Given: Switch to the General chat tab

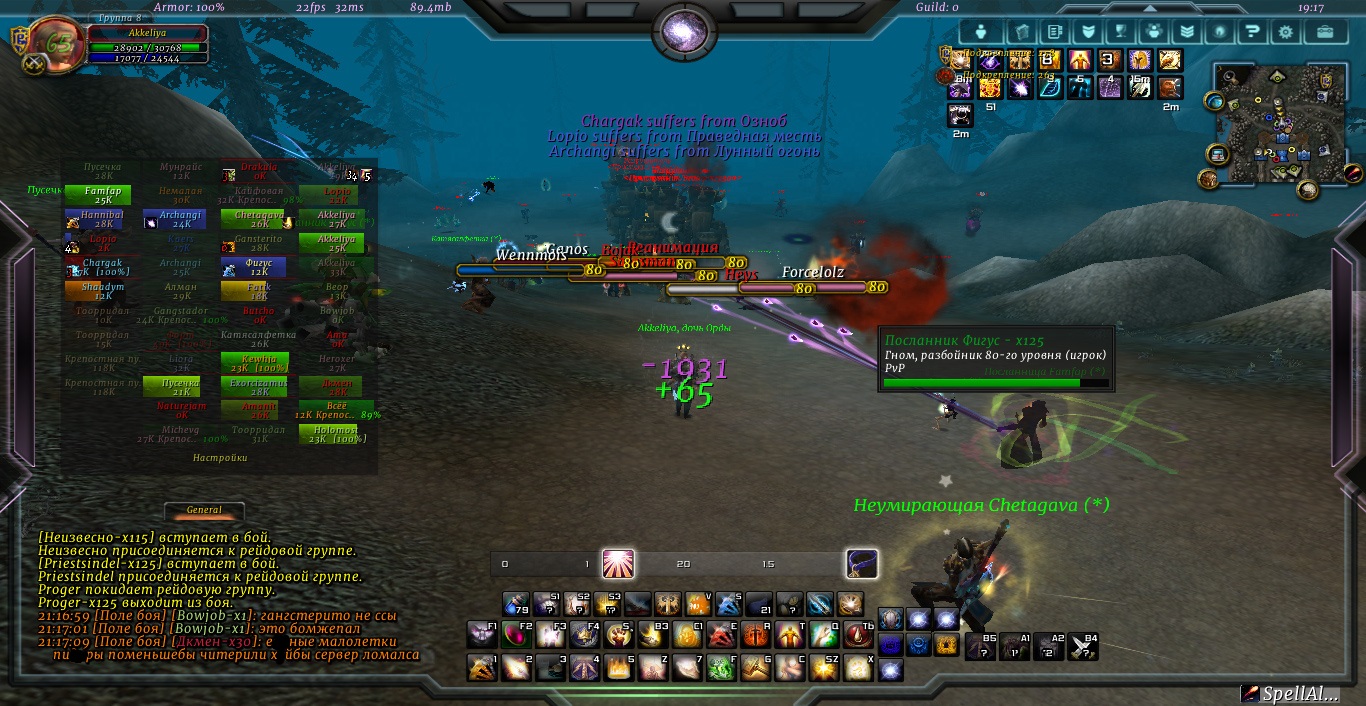Looking at the screenshot, I should click(x=205, y=510).
